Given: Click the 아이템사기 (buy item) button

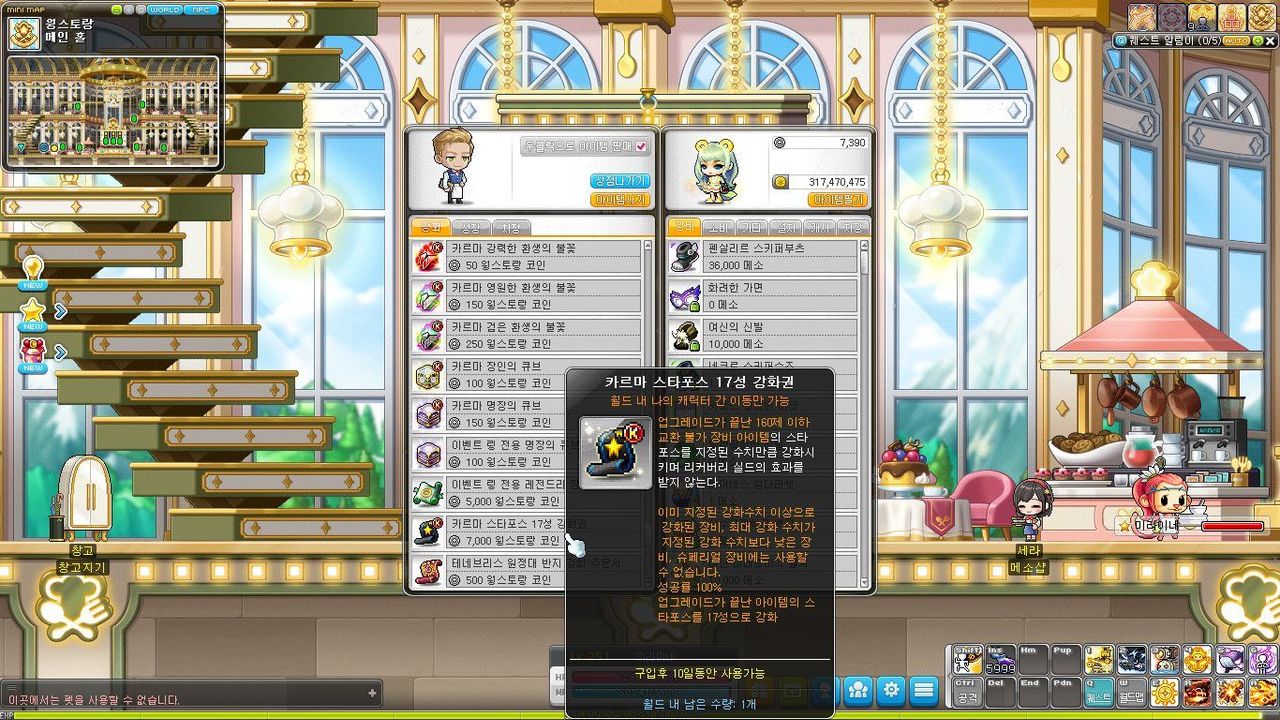Looking at the screenshot, I should pos(620,200).
